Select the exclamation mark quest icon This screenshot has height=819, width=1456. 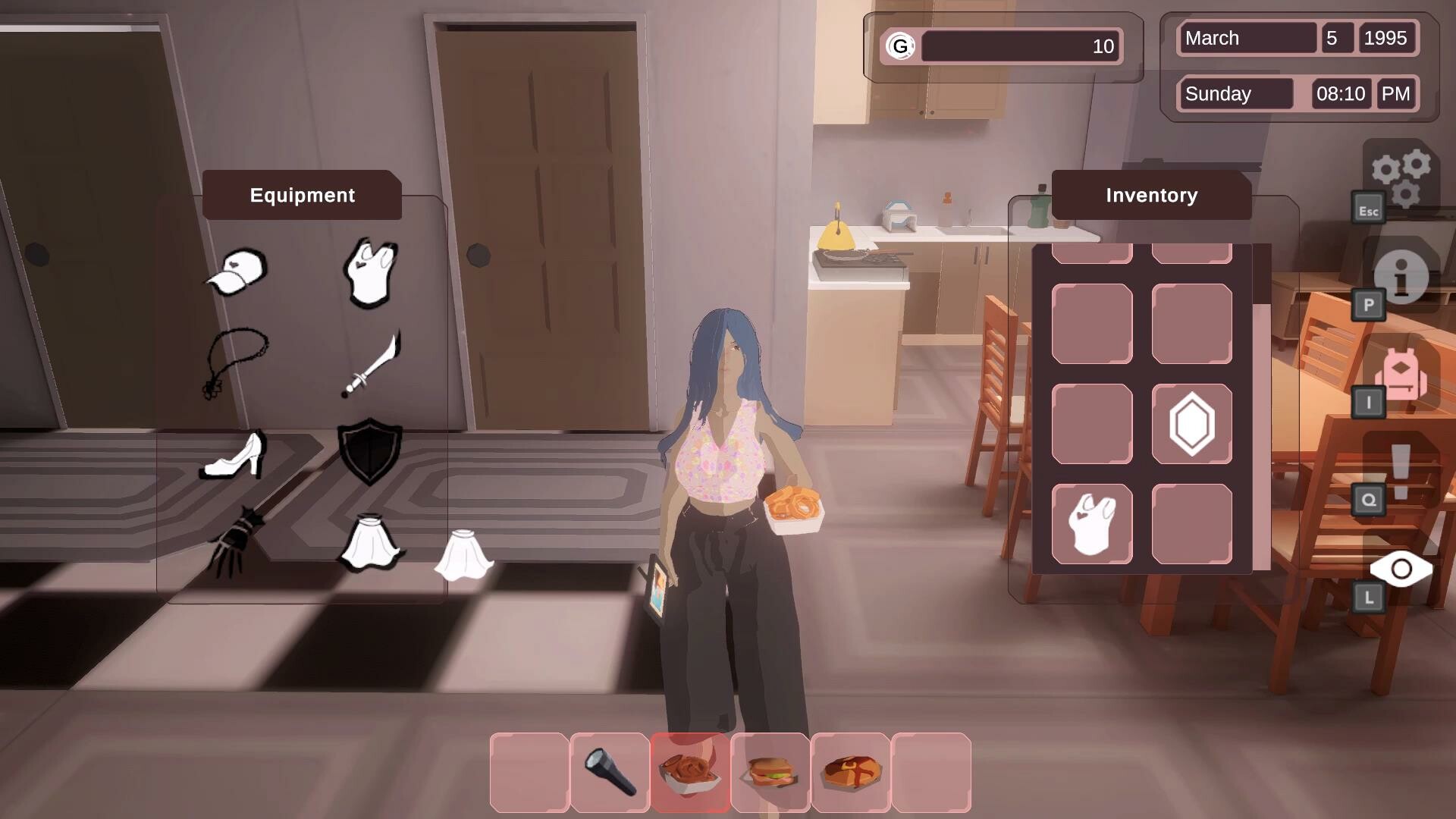[x=1402, y=469]
